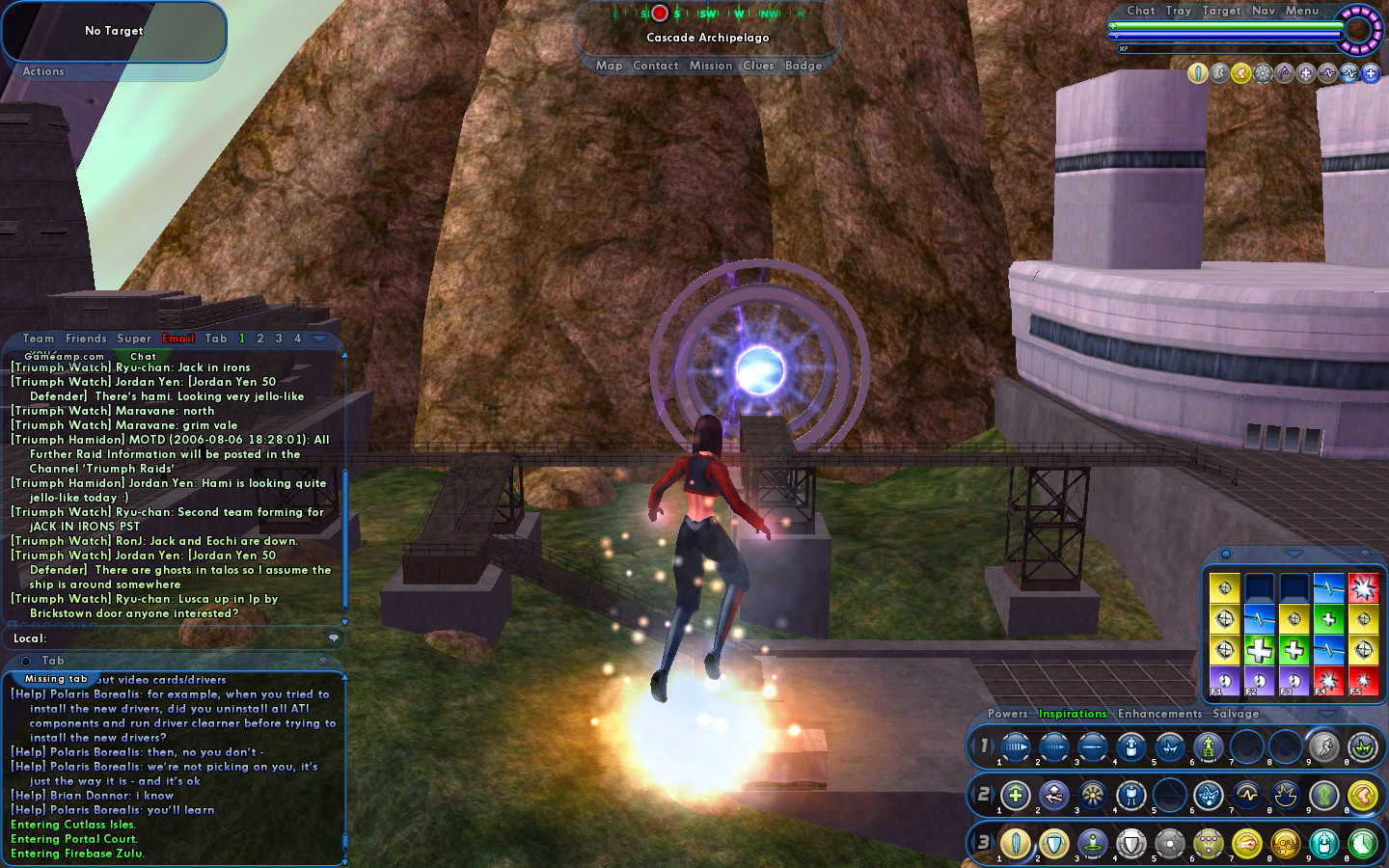The width and height of the screenshot is (1389, 868).
Task: Open the Friends list tab
Action: (x=86, y=339)
